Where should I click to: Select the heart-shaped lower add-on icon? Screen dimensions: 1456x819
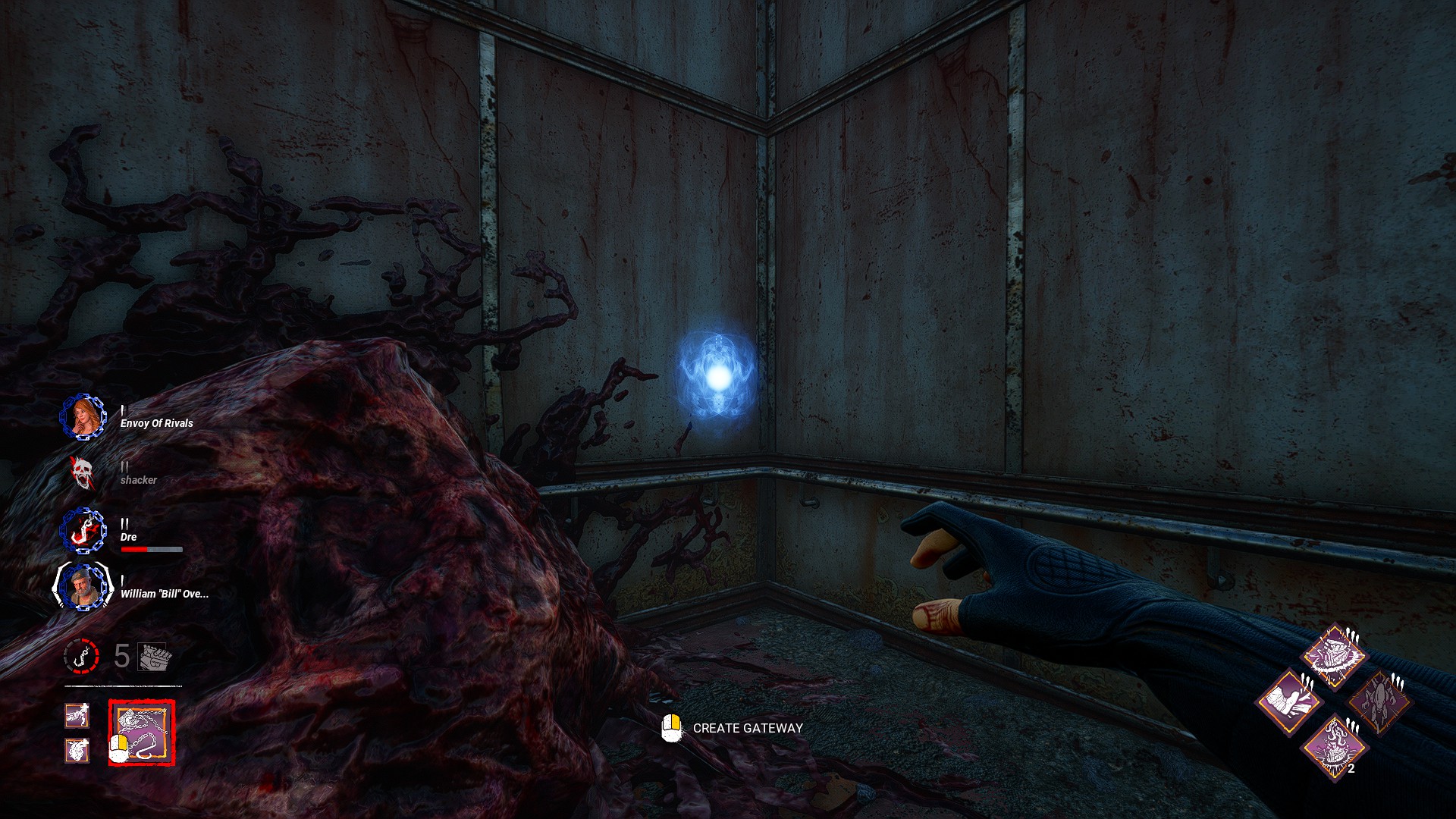coord(77,750)
